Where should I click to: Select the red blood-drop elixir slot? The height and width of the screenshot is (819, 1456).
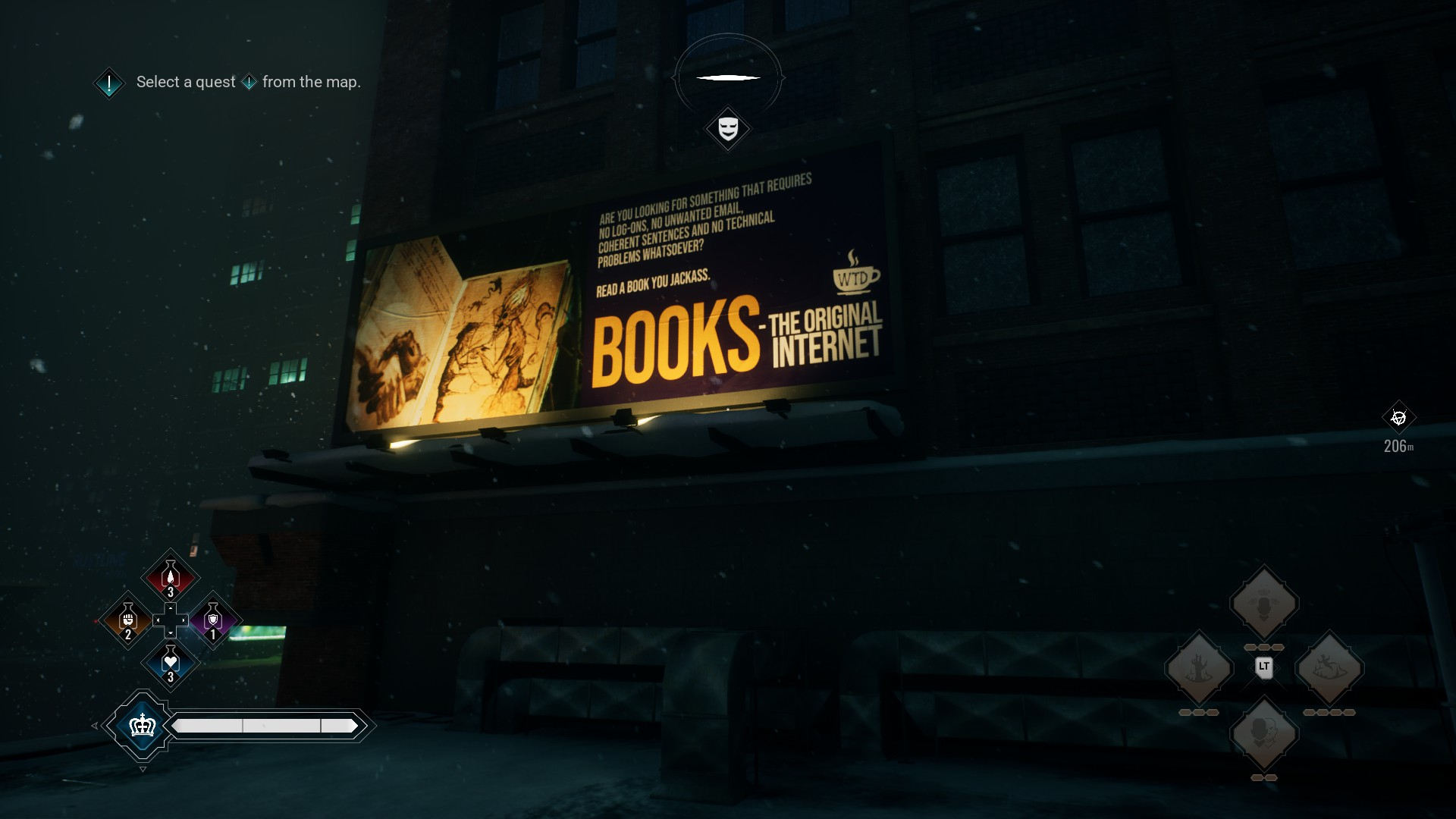(171, 578)
